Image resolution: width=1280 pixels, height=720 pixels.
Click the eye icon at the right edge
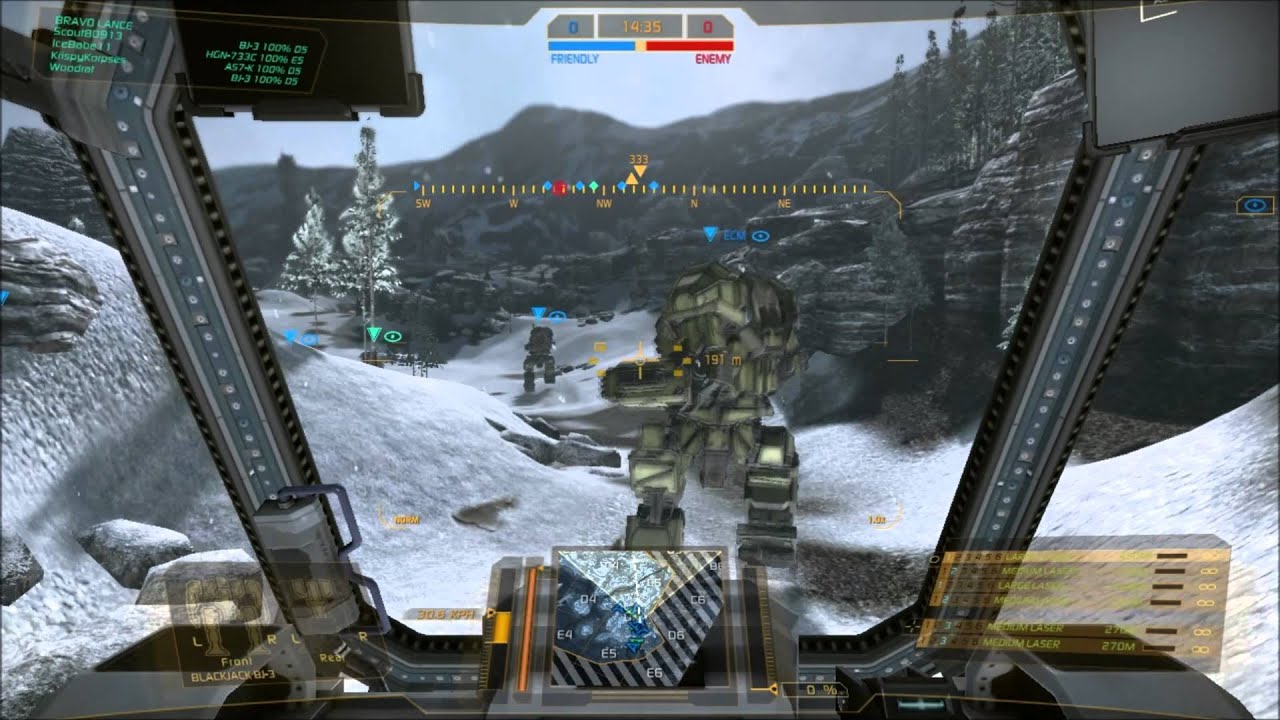1254,206
